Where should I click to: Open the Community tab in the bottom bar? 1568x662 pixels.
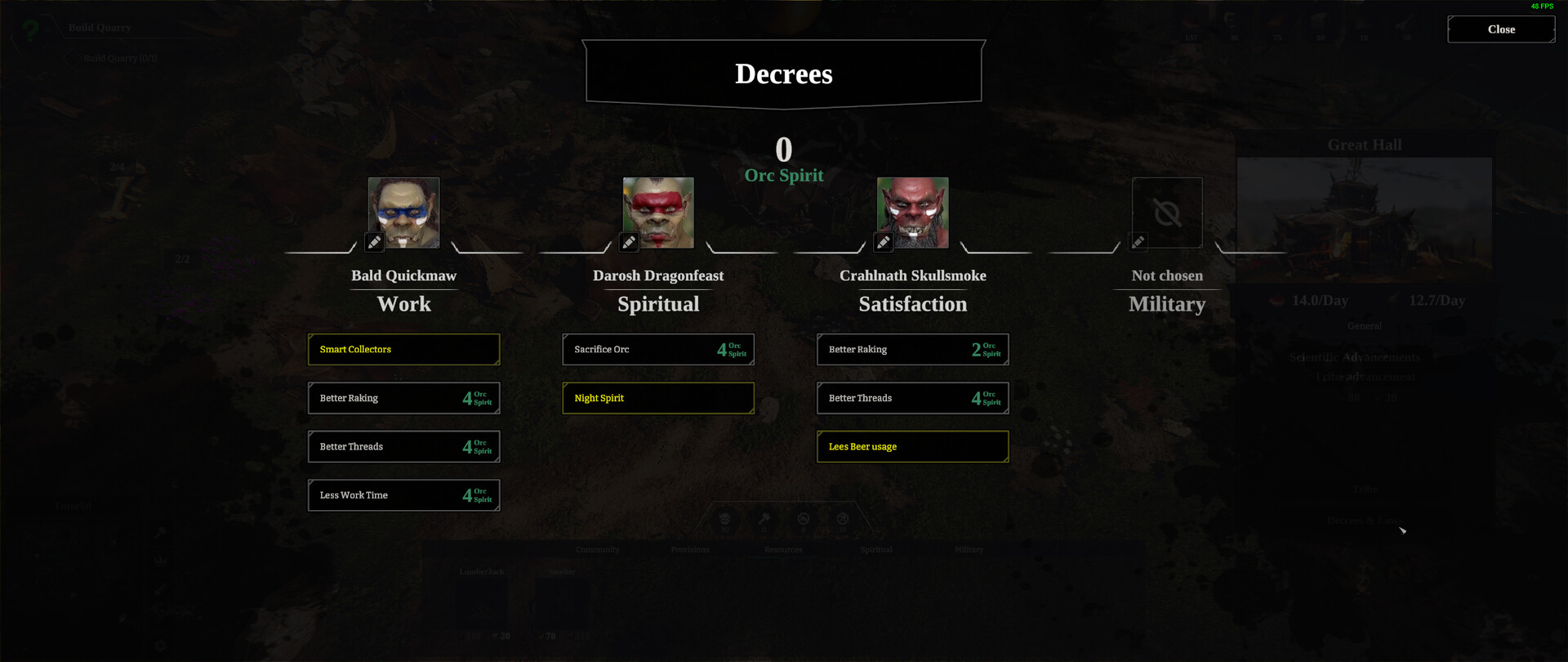pos(597,549)
